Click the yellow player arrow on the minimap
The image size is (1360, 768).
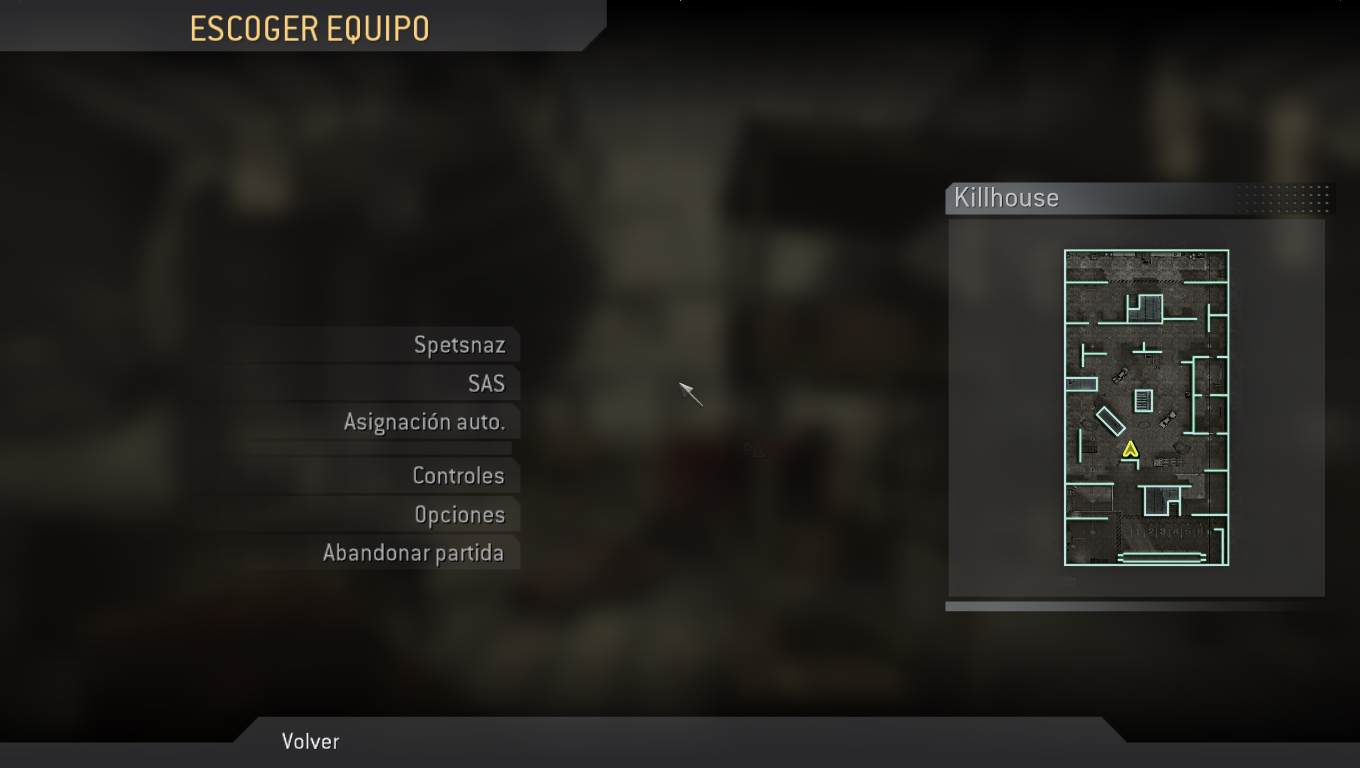pos(1131,450)
